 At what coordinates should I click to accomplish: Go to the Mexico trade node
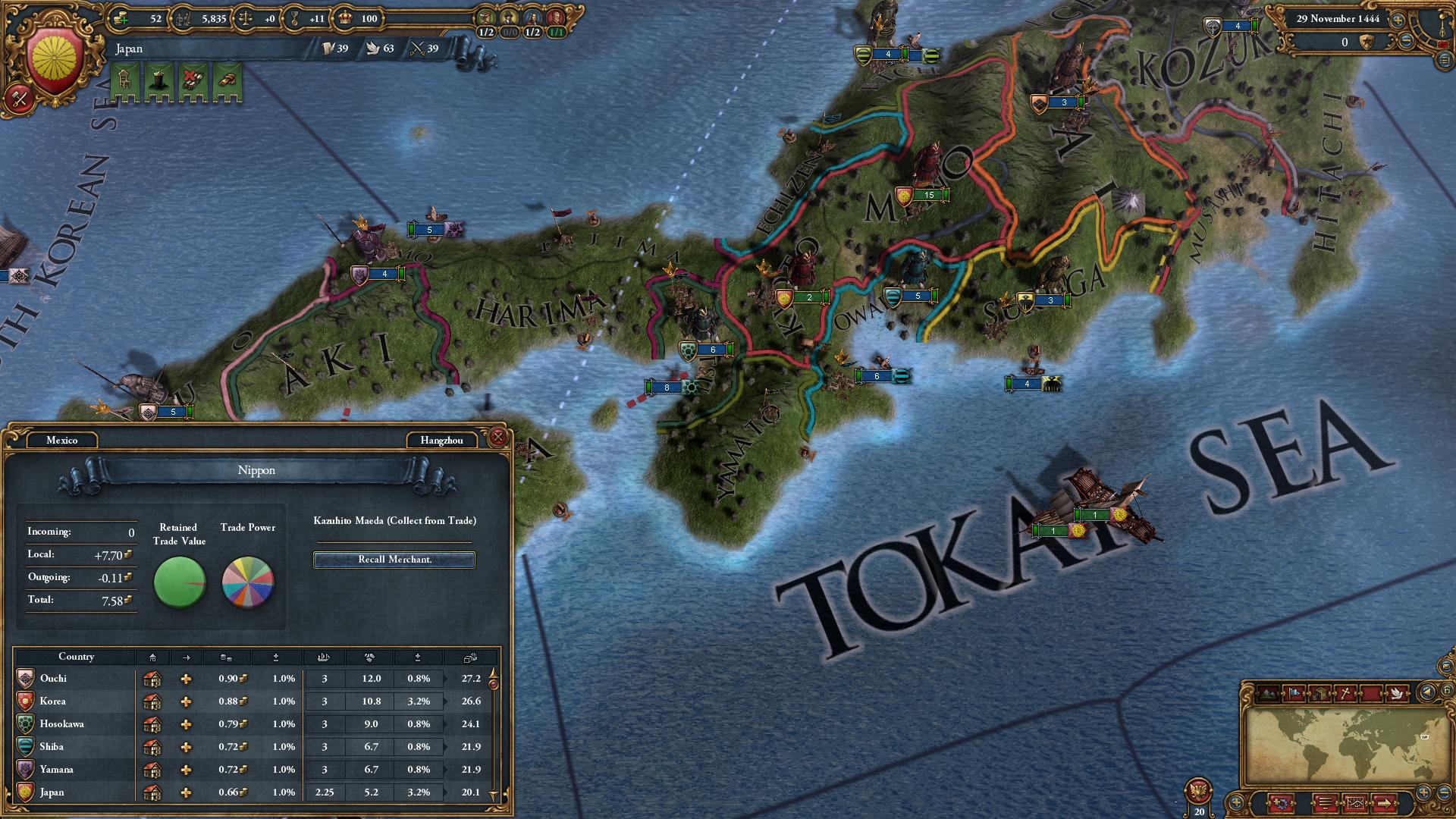[x=62, y=440]
